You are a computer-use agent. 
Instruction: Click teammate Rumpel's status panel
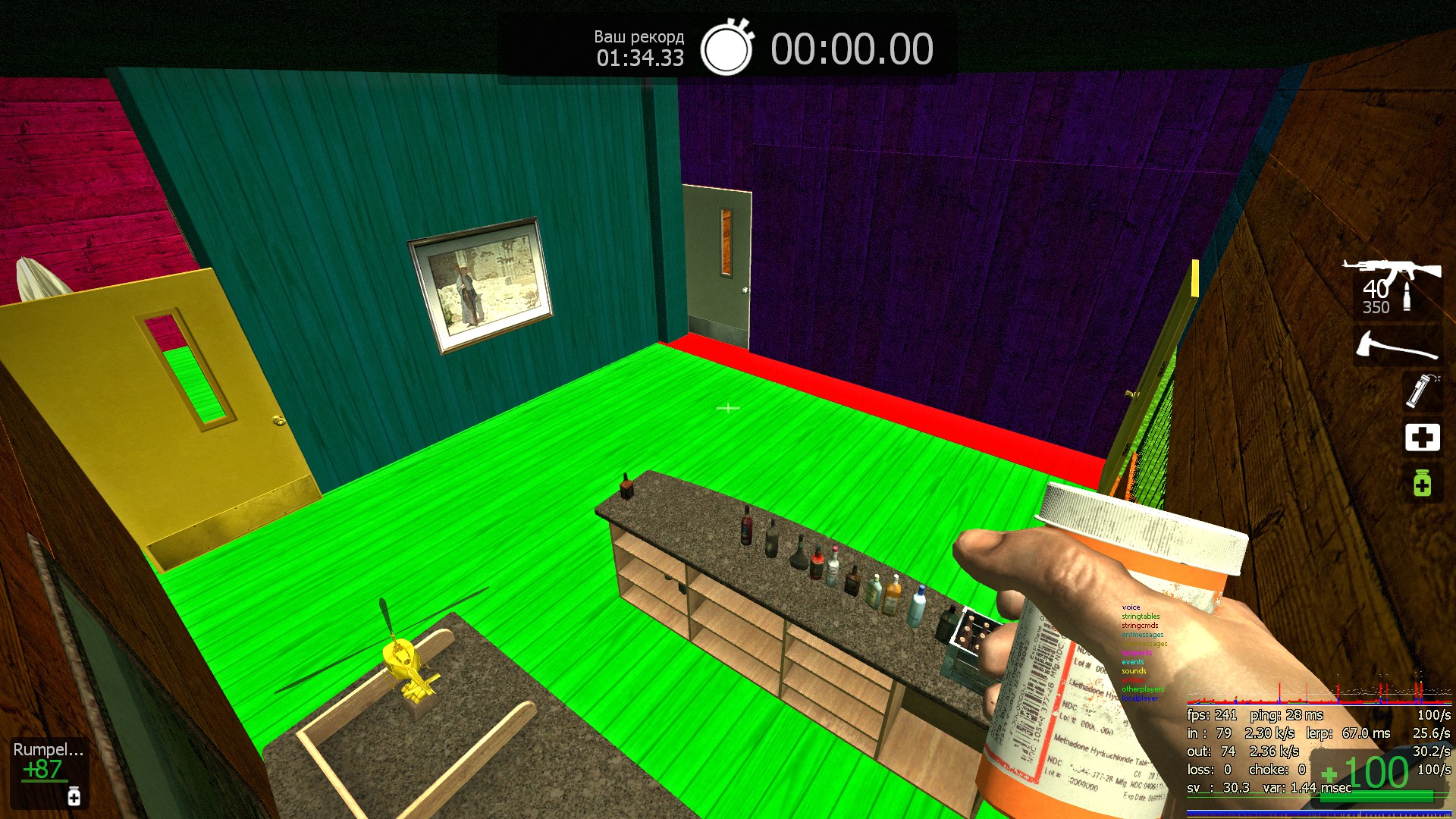(x=49, y=773)
